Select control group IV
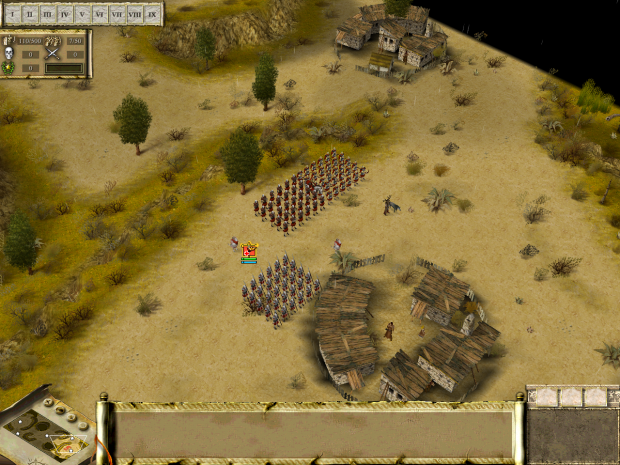The height and width of the screenshot is (465, 620). coord(65,15)
